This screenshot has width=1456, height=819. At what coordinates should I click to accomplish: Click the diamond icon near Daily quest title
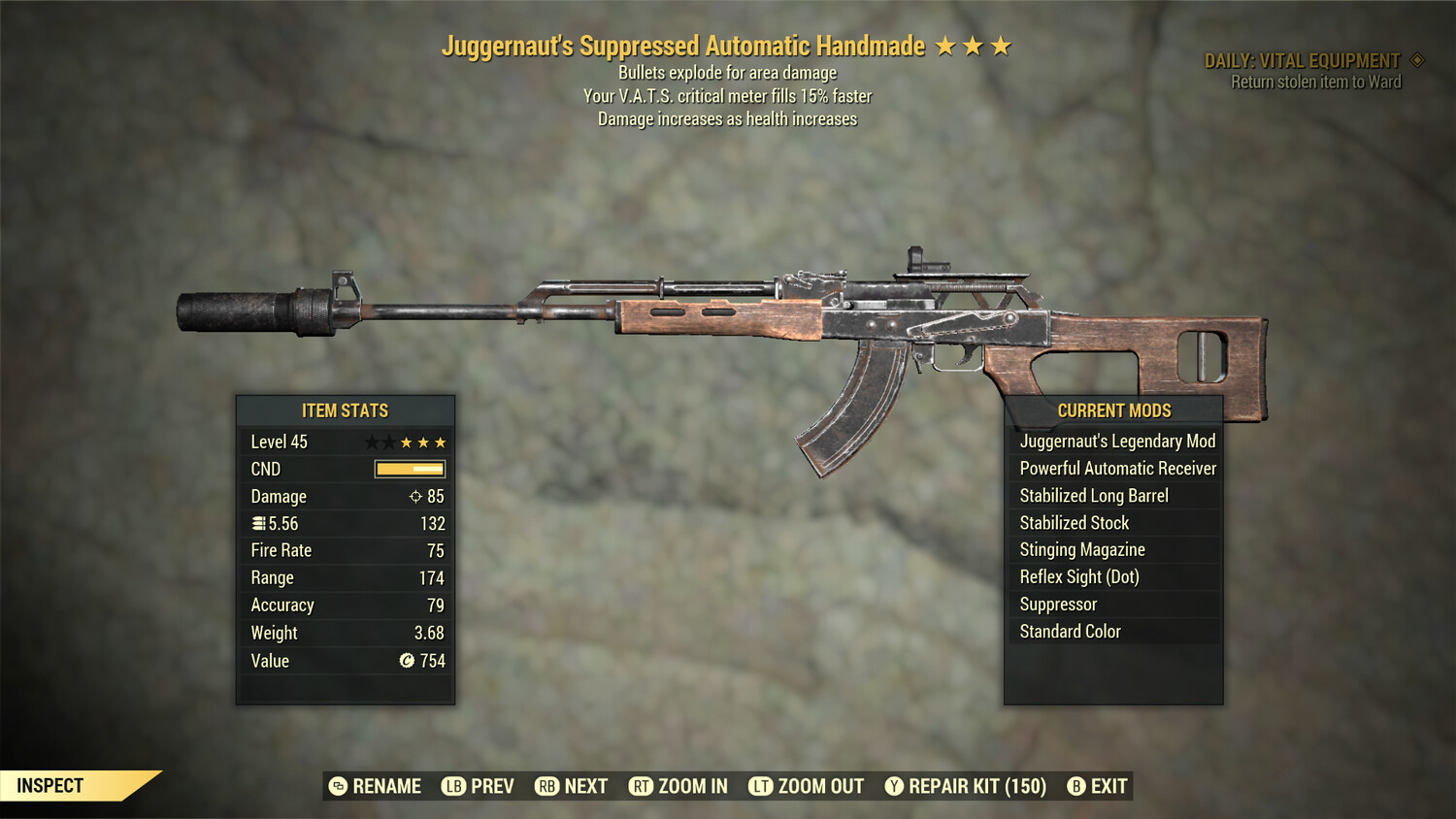tap(1415, 59)
